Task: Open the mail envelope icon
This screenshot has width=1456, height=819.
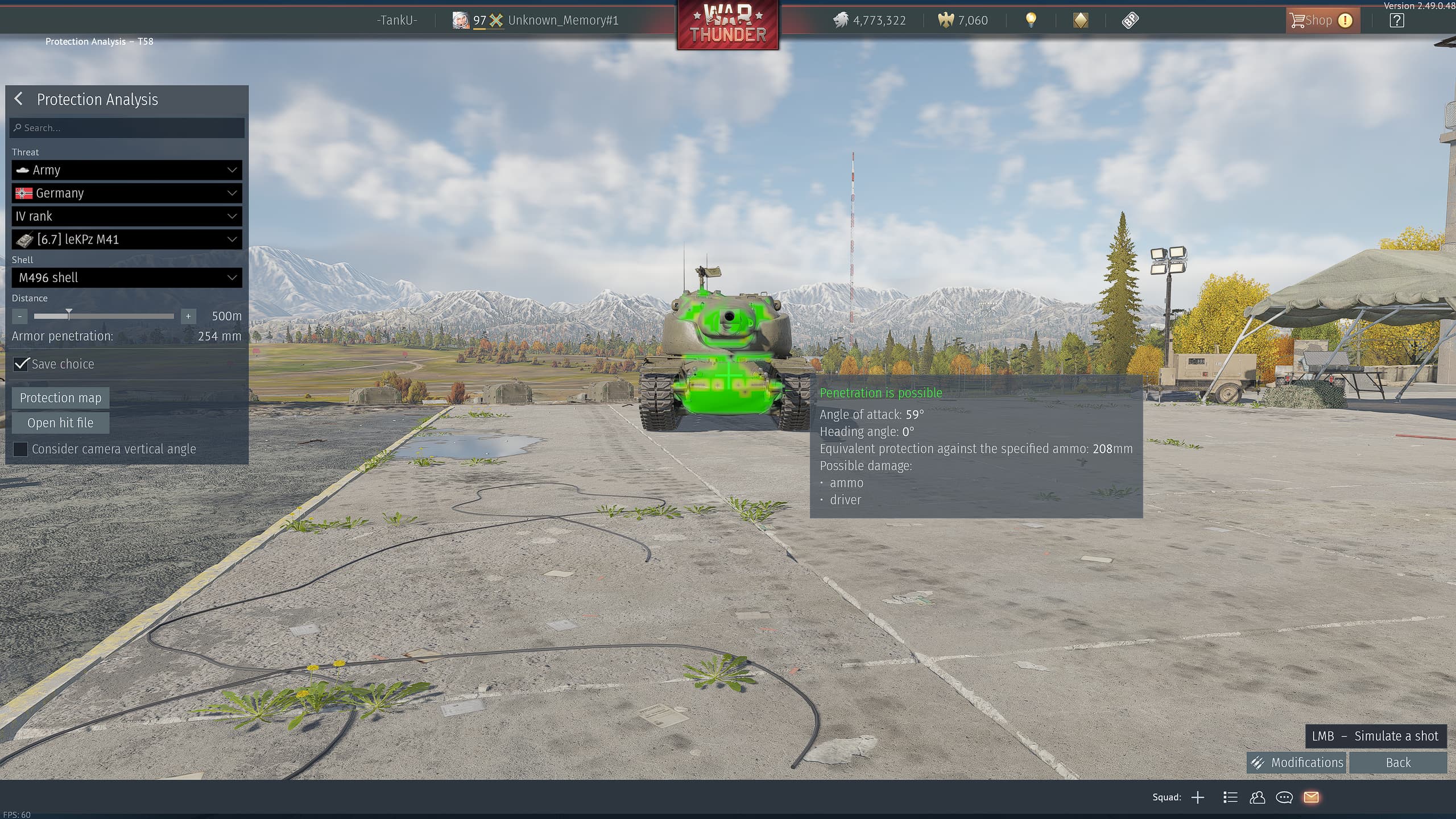Action: click(1311, 797)
